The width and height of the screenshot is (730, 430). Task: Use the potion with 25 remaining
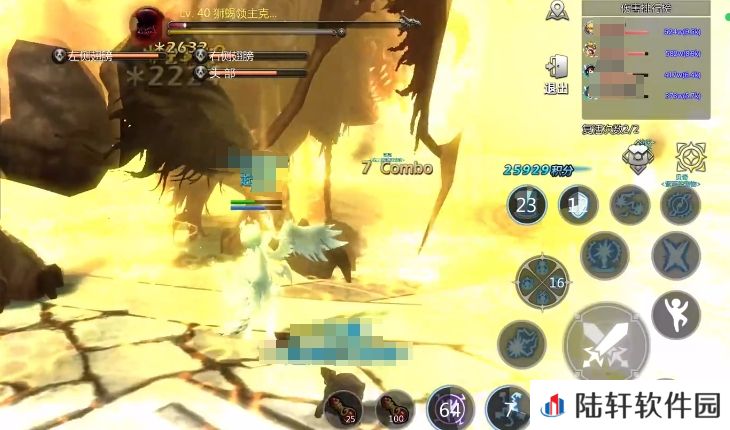tap(342, 405)
